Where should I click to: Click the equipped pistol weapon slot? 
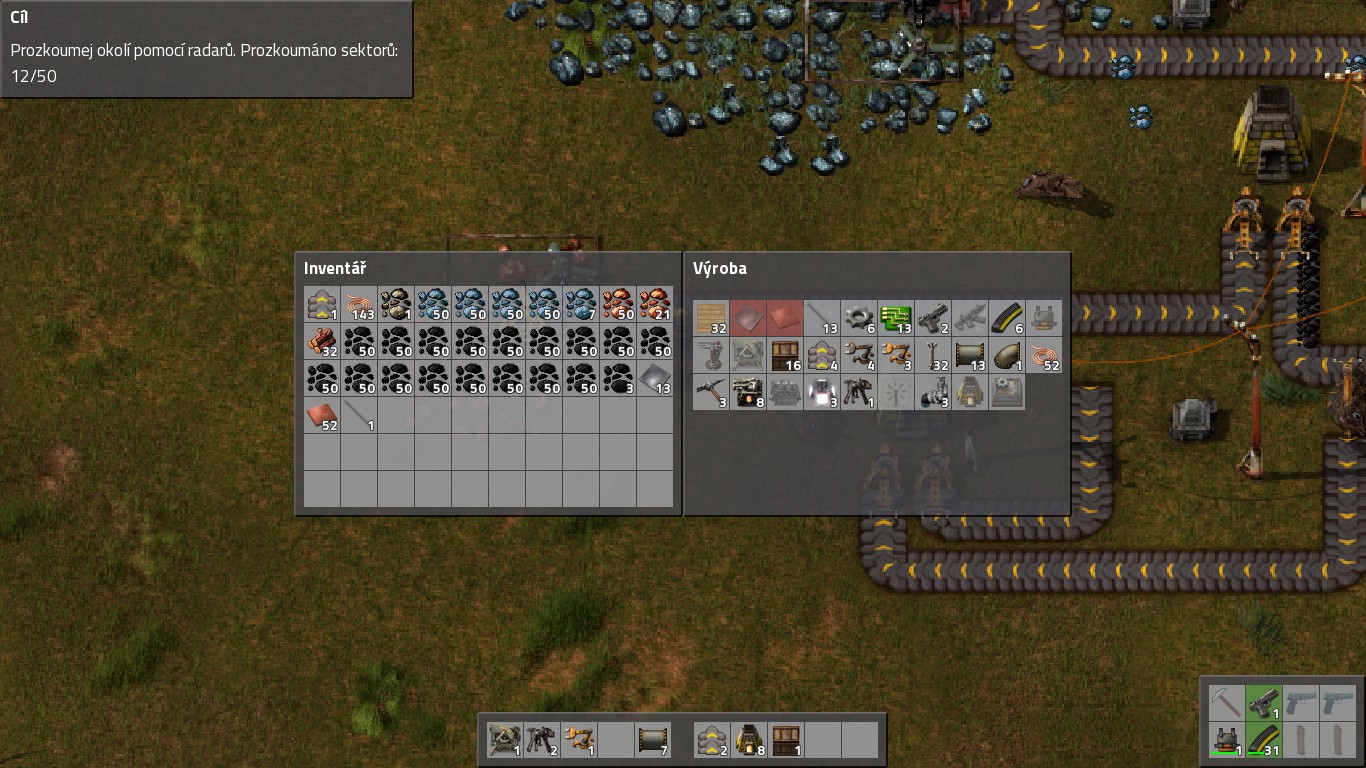(x=1263, y=702)
